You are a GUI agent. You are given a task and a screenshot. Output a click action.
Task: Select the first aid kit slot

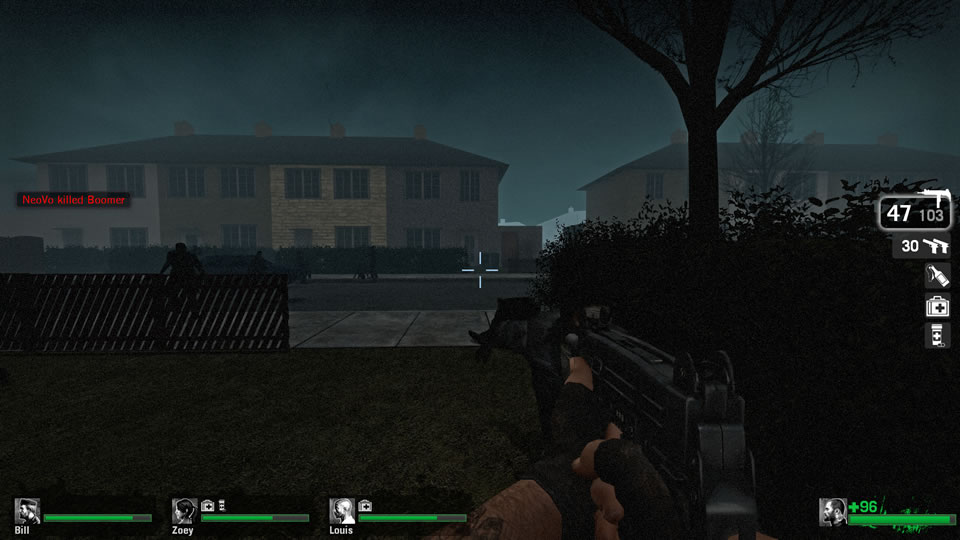coord(937,306)
